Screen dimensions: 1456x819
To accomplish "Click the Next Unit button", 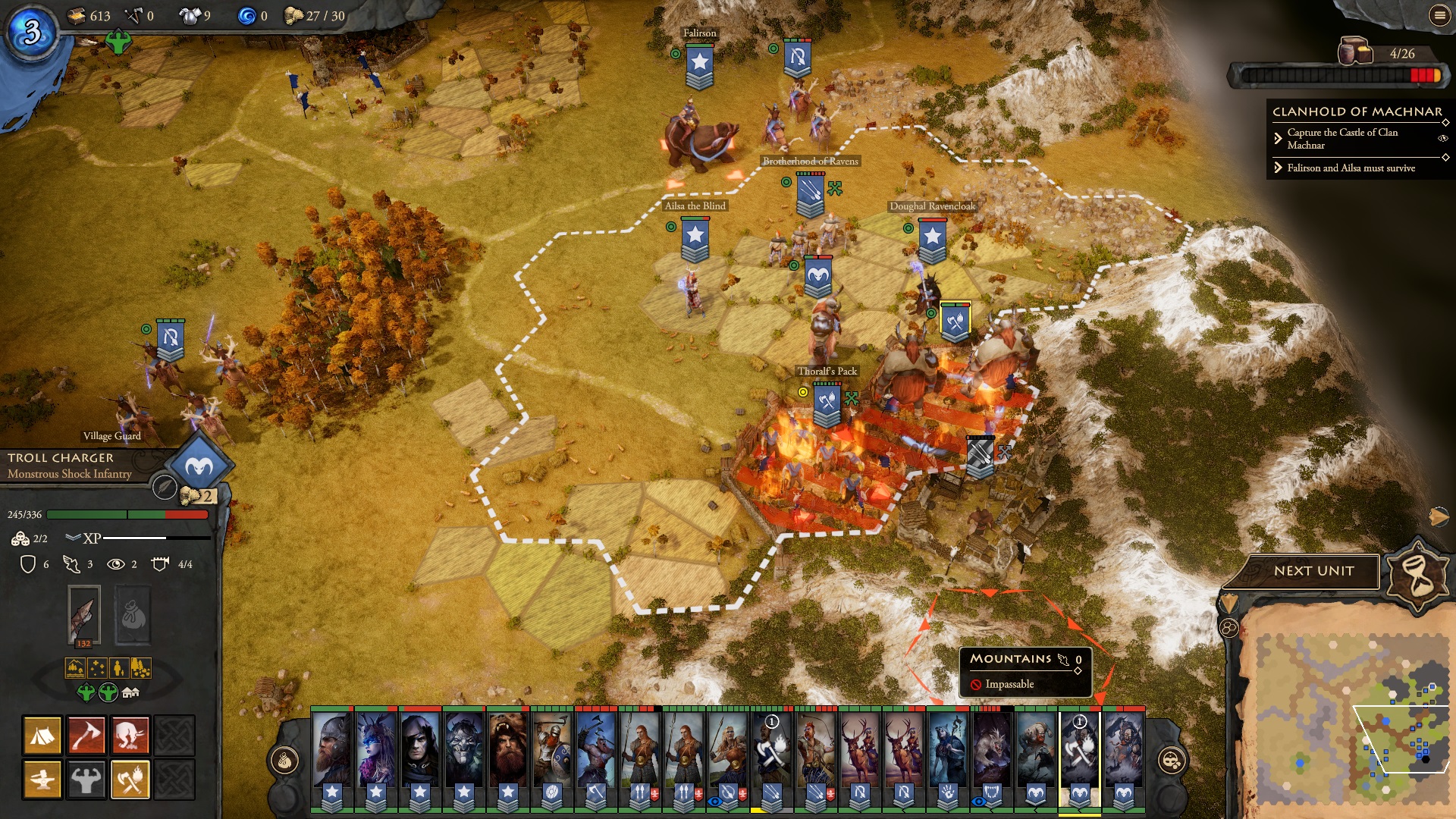I will [1313, 571].
